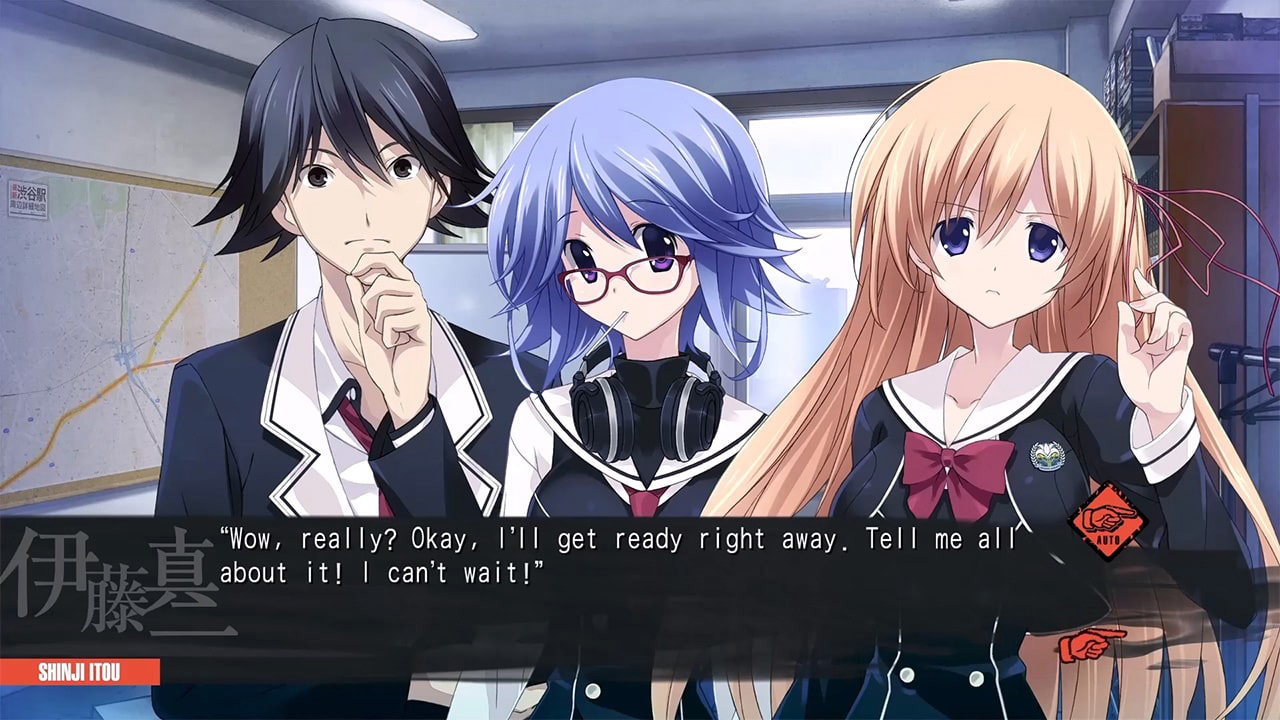Click the AUTO mode indicator icon
The image size is (1280, 720).
[1109, 521]
